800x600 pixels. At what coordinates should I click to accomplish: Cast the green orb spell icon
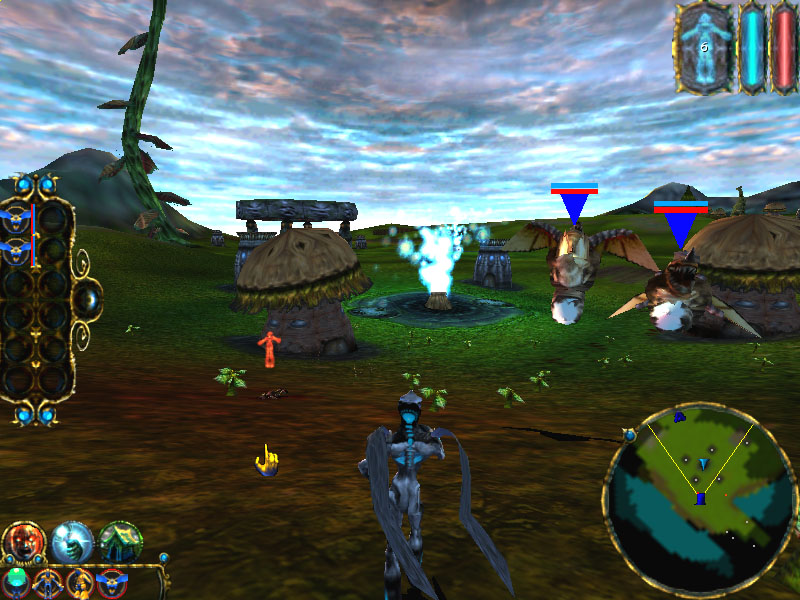pyautogui.click(x=16, y=582)
